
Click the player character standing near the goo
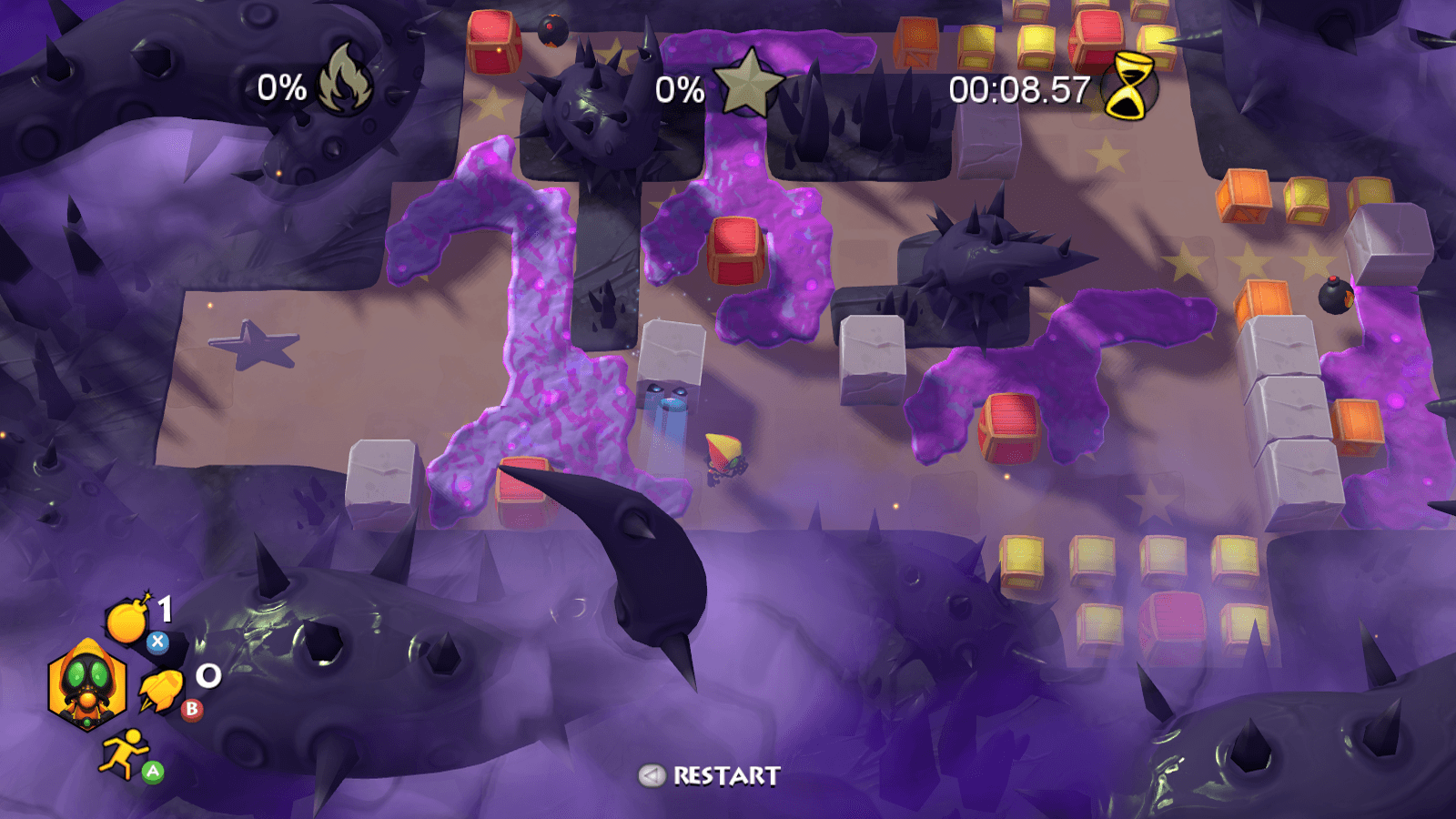pos(723,457)
